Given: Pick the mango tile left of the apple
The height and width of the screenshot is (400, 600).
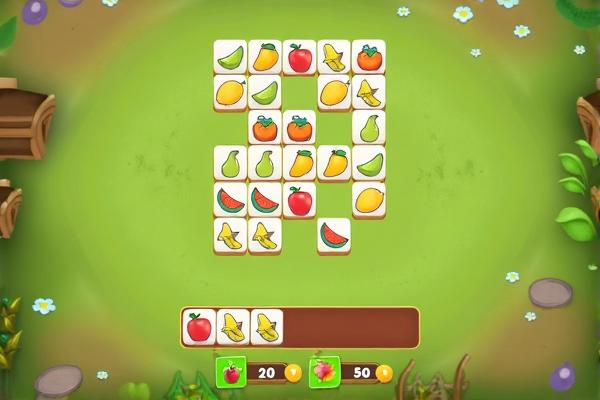Looking at the screenshot, I should tap(265, 57).
